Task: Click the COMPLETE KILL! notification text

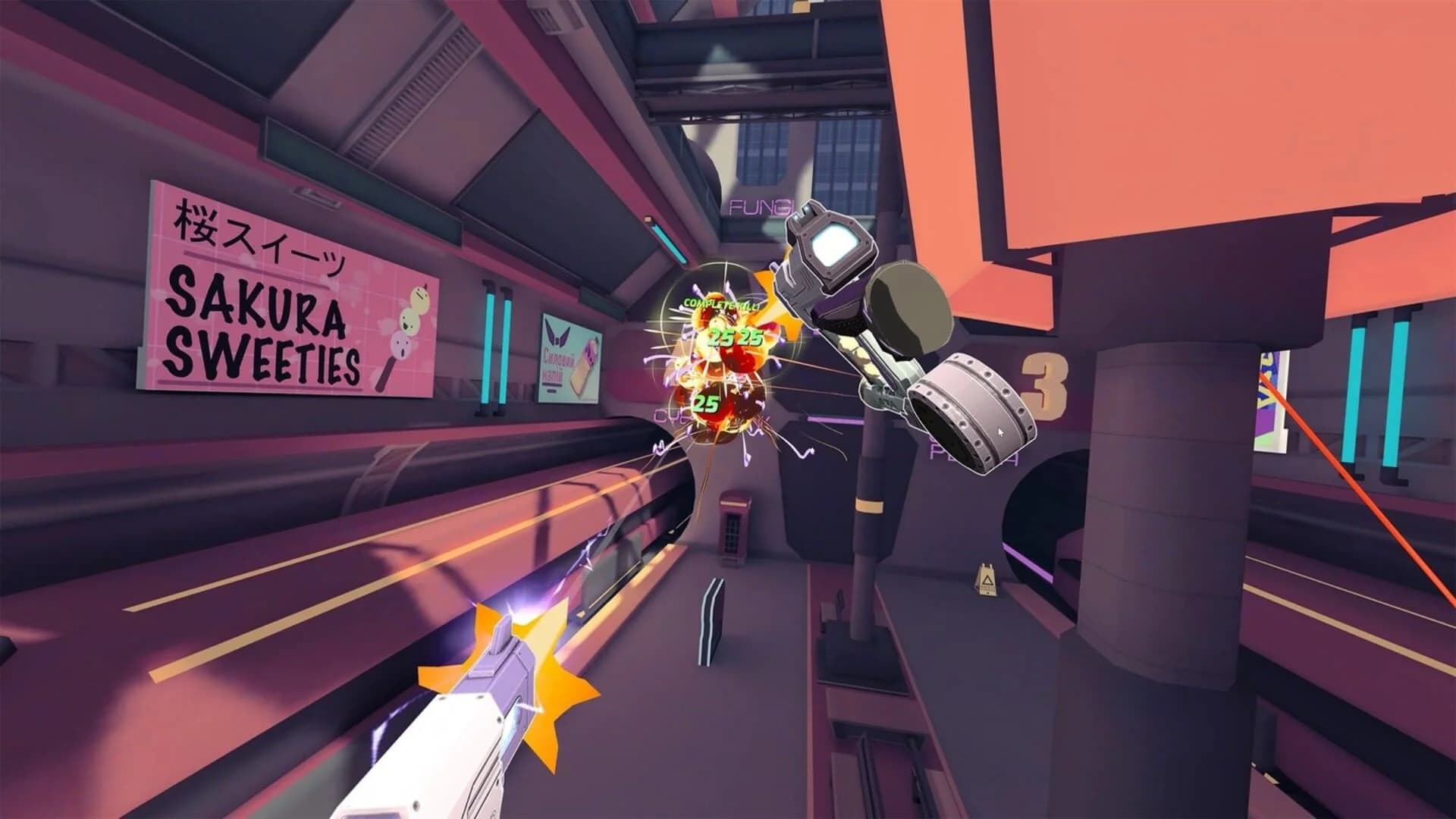Action: coord(720,303)
